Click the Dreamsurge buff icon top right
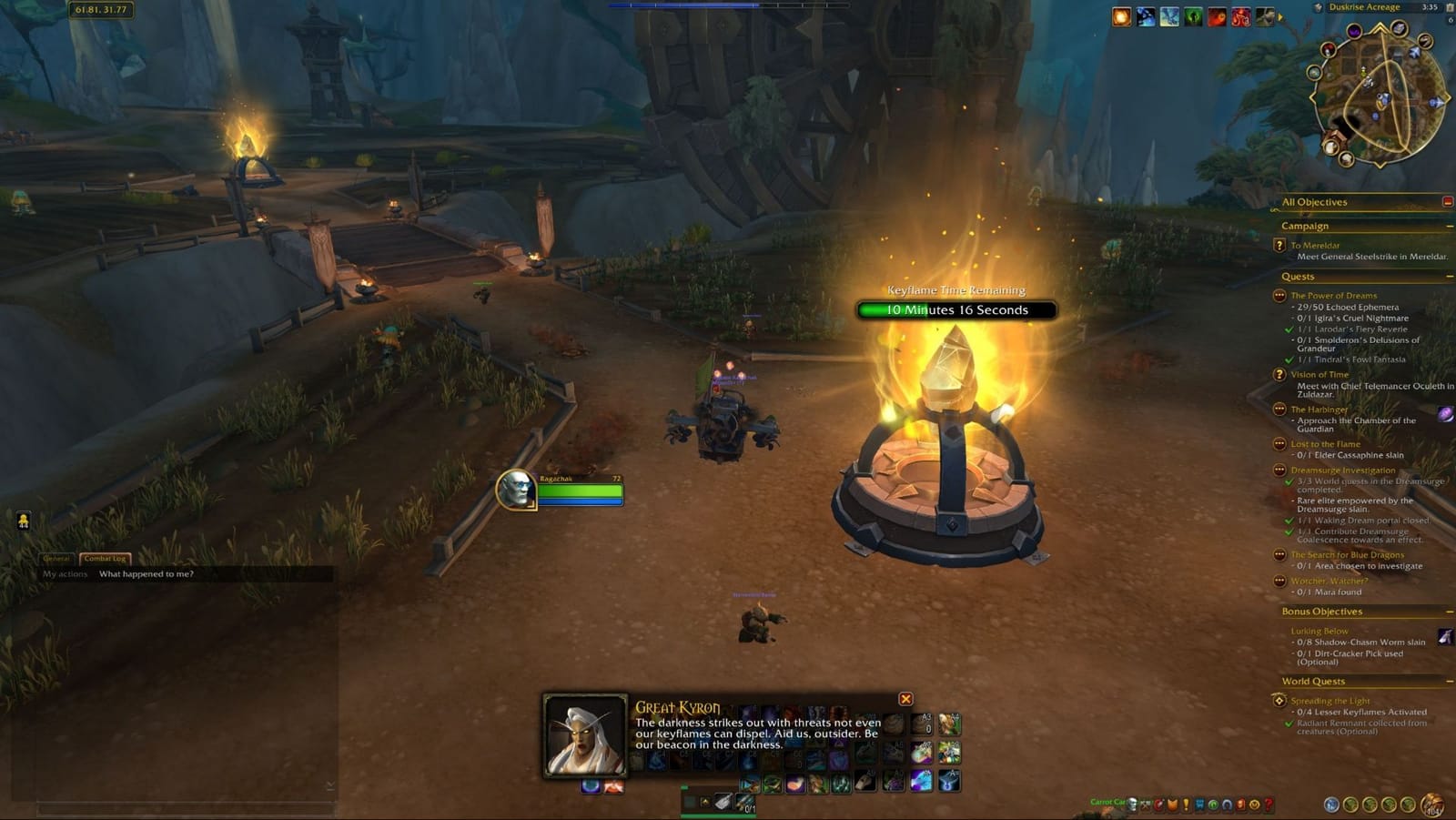 [x=1121, y=15]
